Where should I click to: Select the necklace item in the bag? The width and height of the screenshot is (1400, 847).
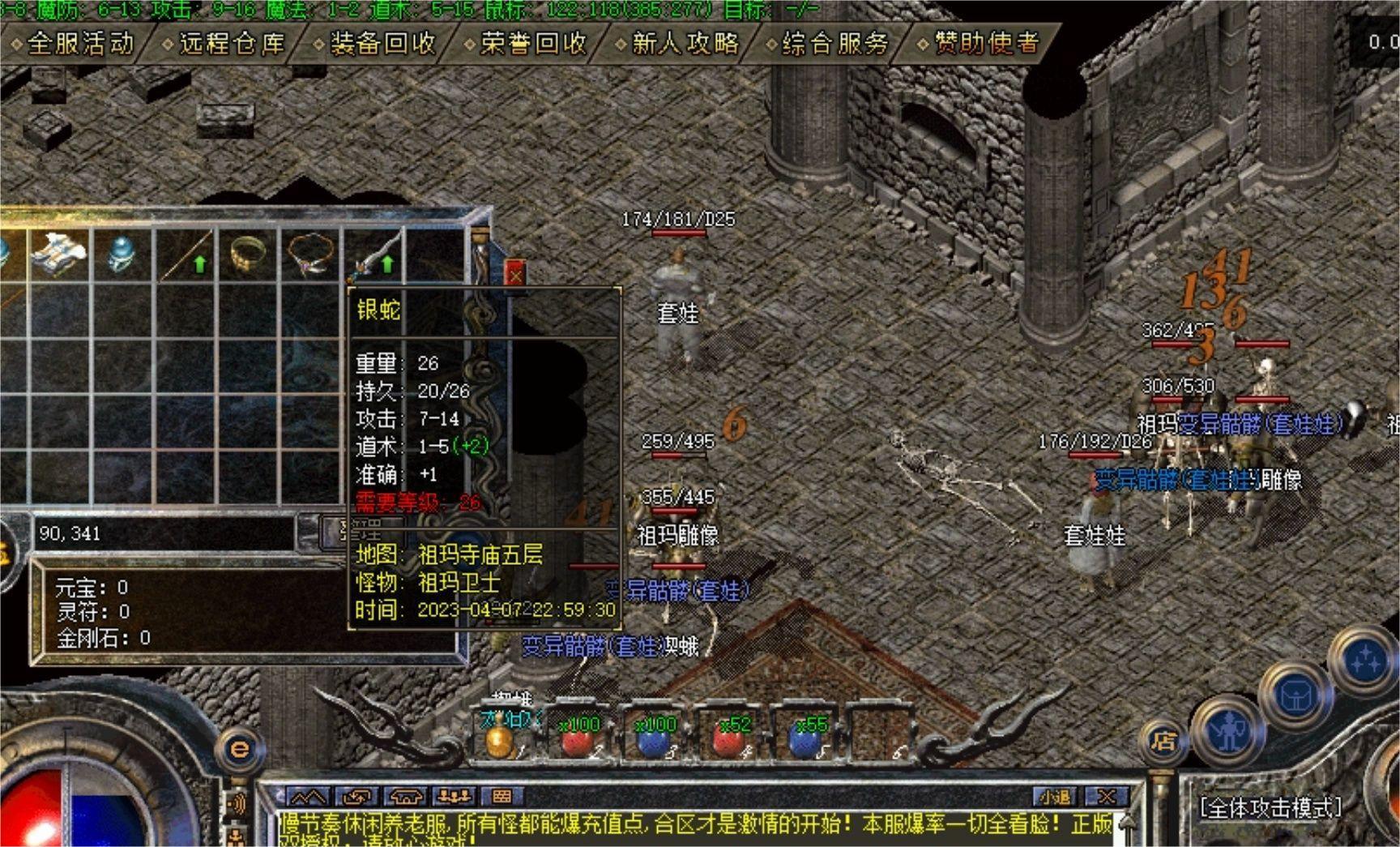click(x=310, y=255)
